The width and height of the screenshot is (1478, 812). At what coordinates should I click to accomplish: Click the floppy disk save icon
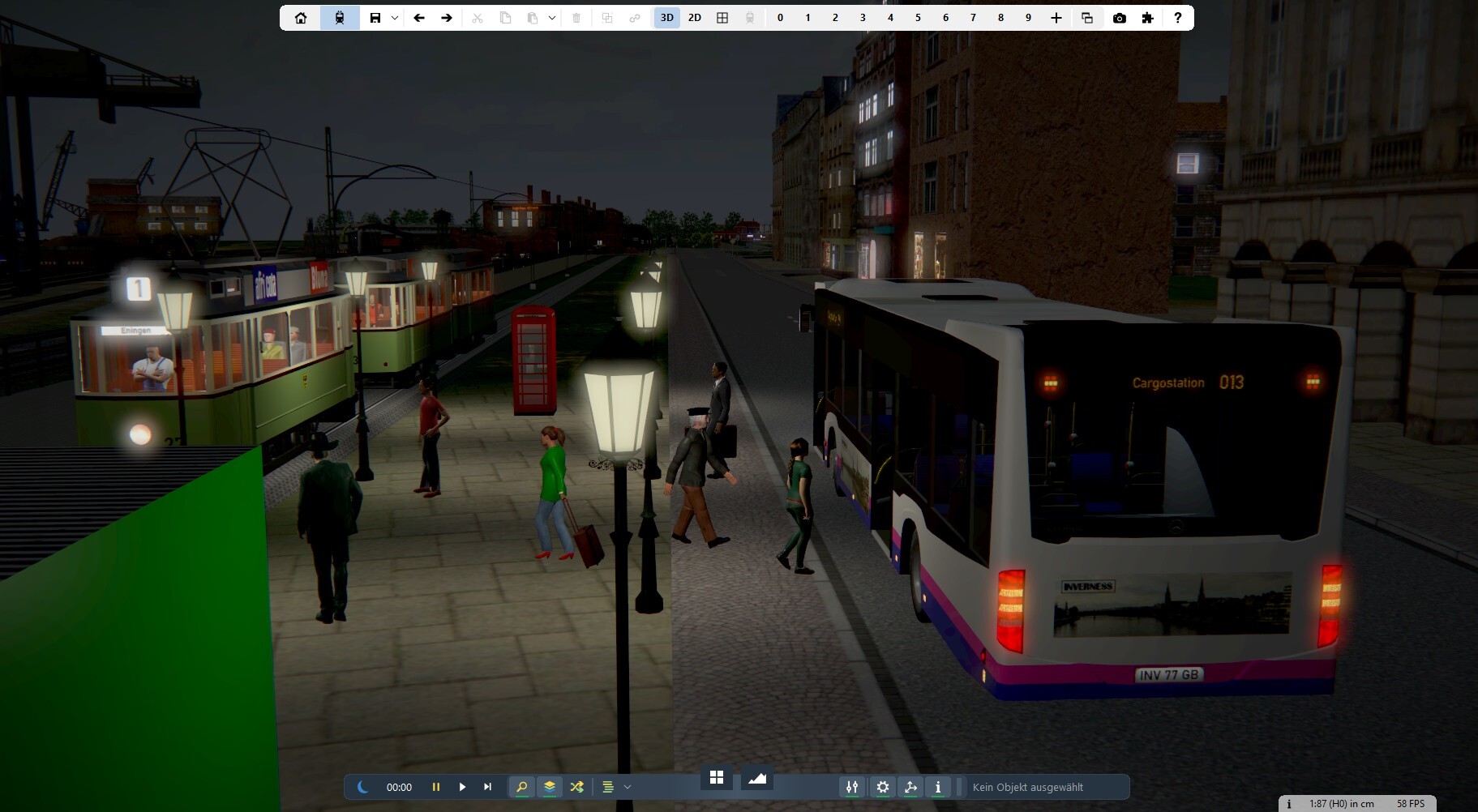375,18
